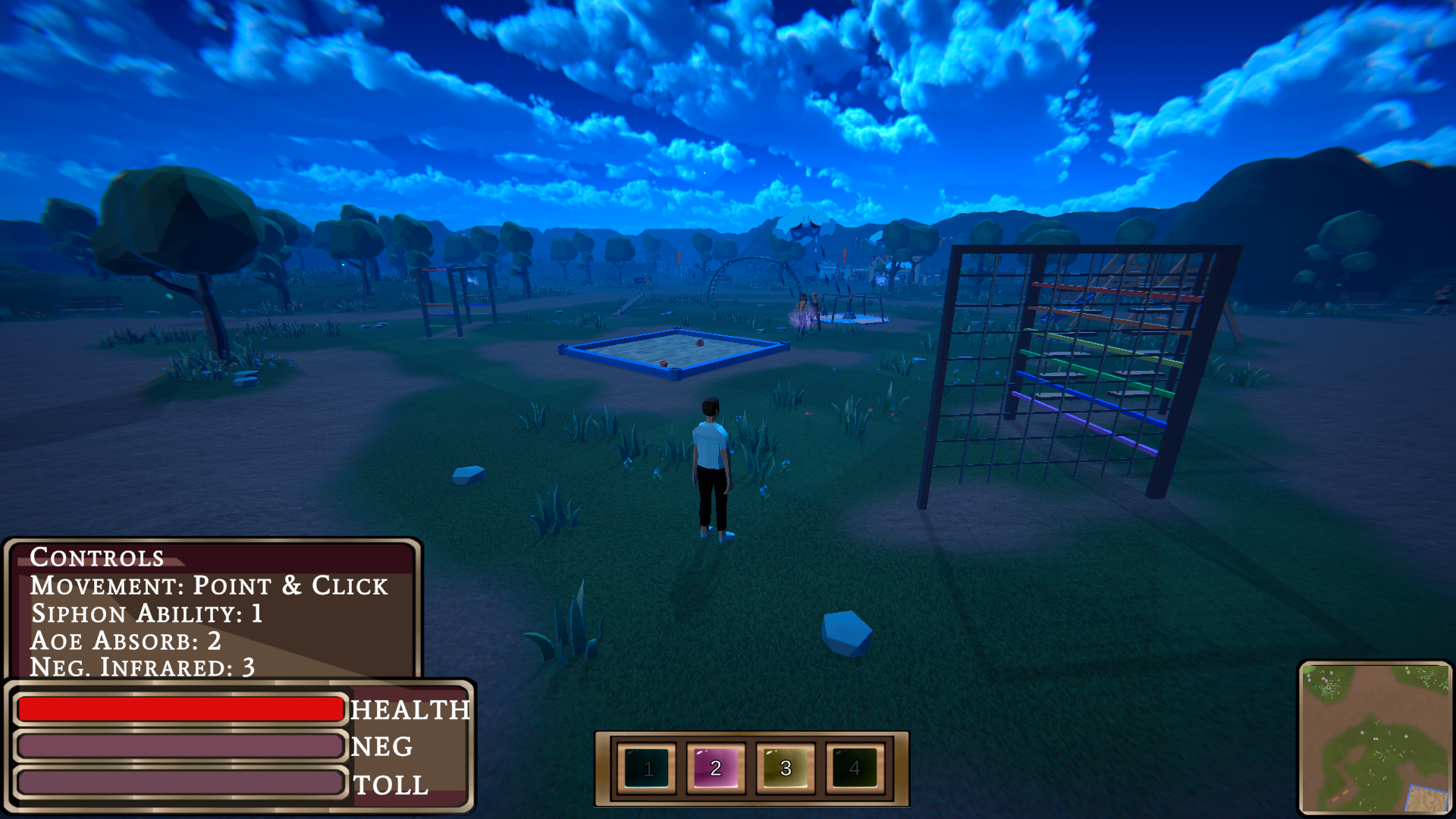The image size is (1456, 819).
Task: Activate the Siphon ability in slot 1
Action: point(647,768)
